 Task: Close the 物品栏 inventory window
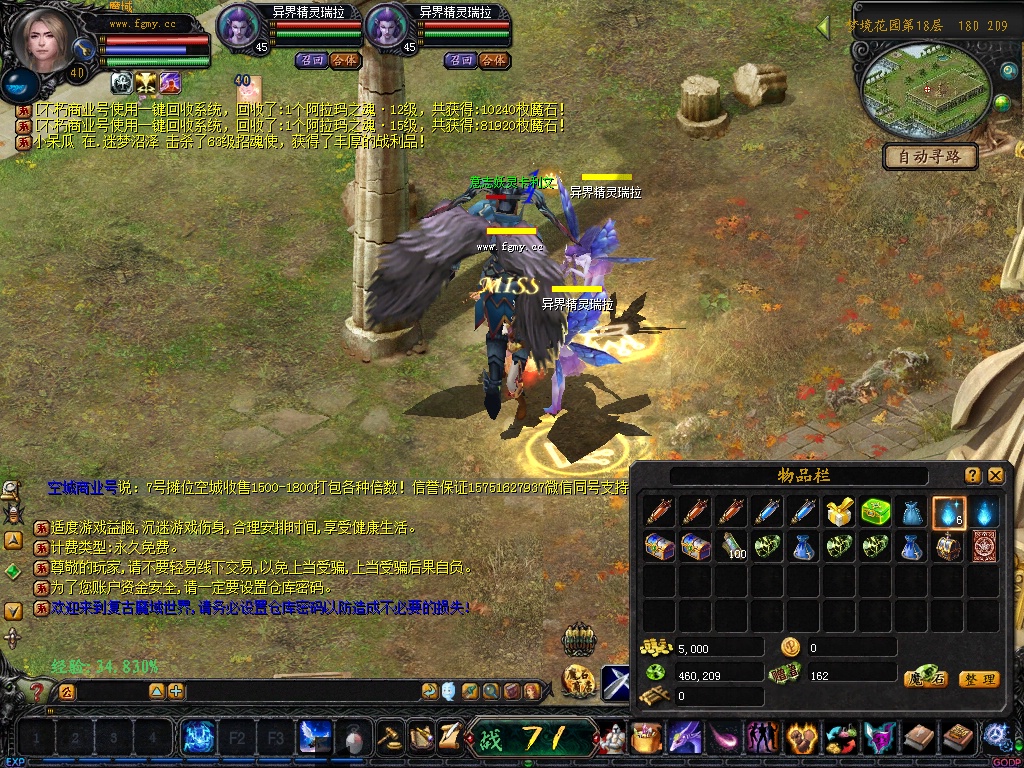coord(996,476)
